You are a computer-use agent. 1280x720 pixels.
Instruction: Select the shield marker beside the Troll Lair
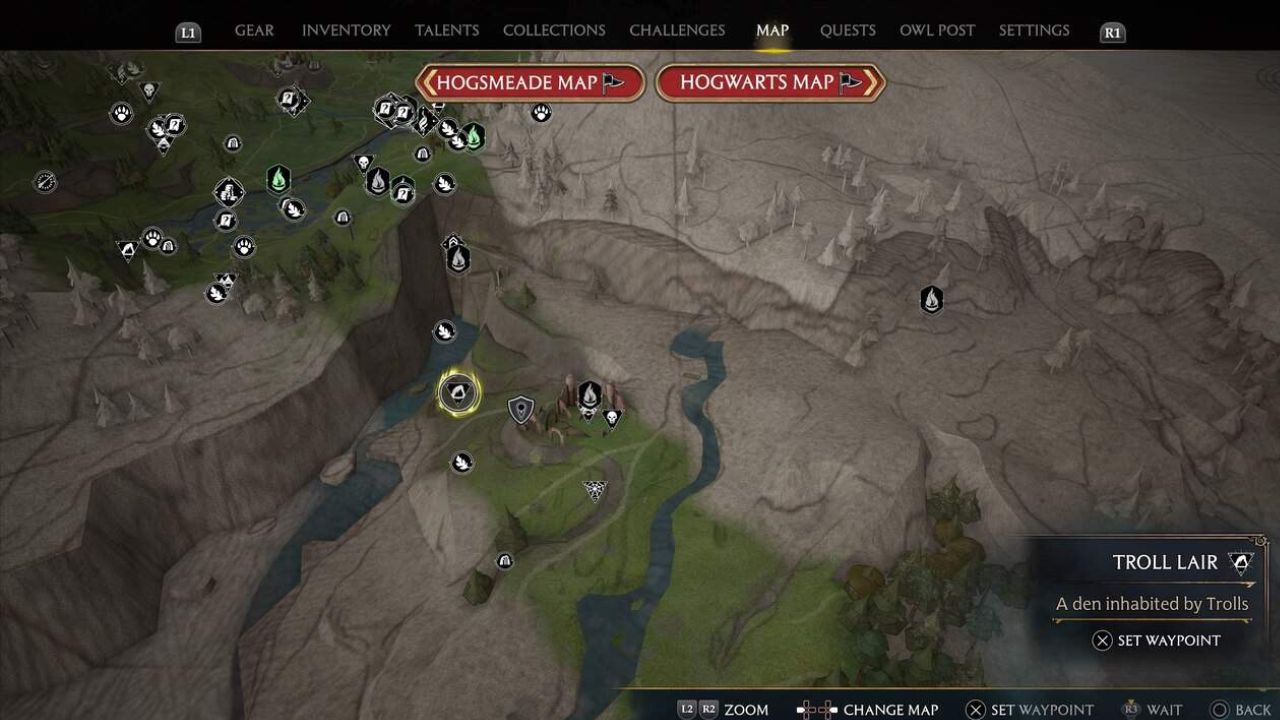coord(521,409)
